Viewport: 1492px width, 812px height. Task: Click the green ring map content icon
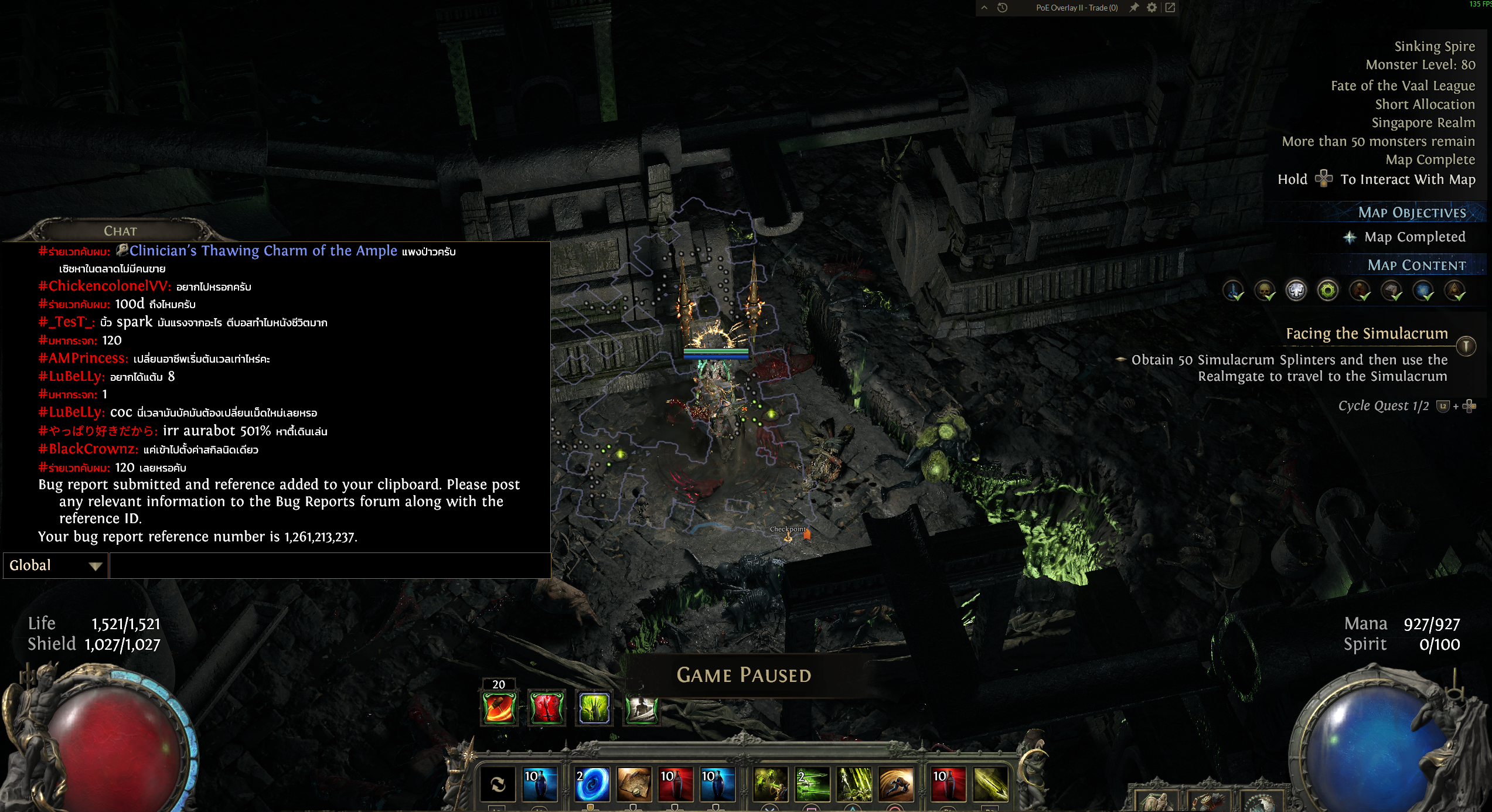(x=1328, y=290)
